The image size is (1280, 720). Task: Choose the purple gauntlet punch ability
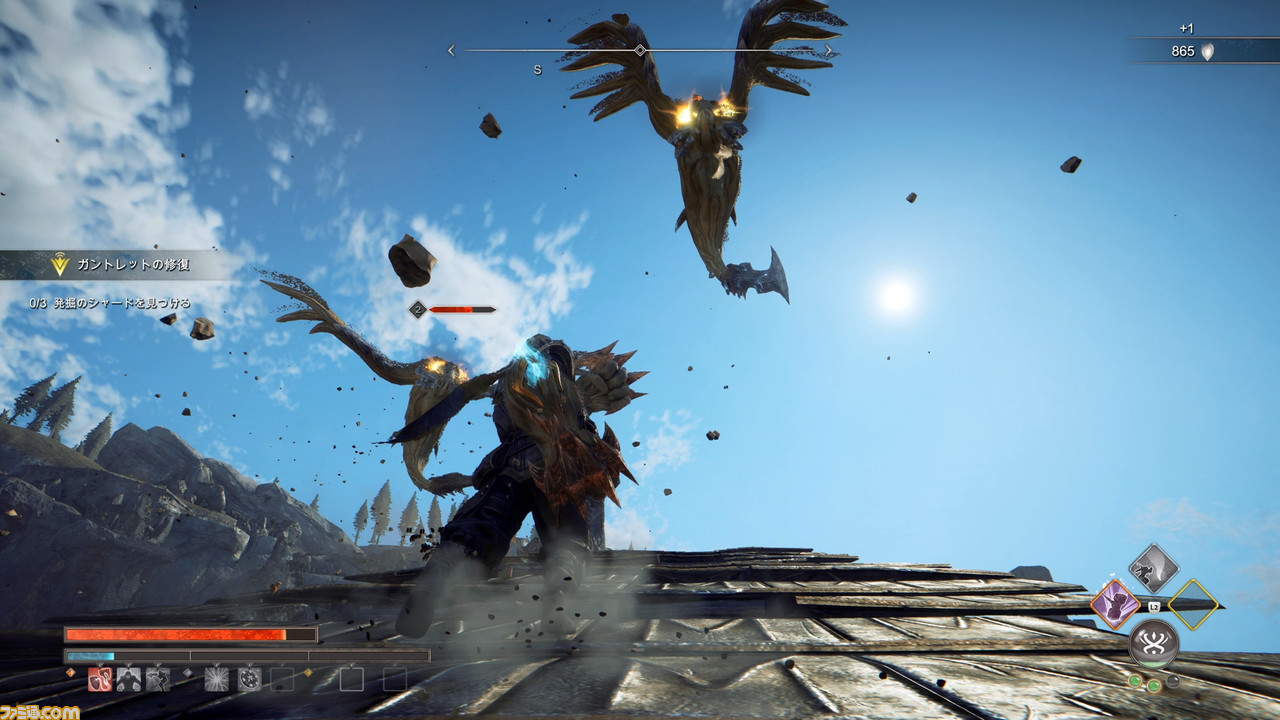[1114, 604]
